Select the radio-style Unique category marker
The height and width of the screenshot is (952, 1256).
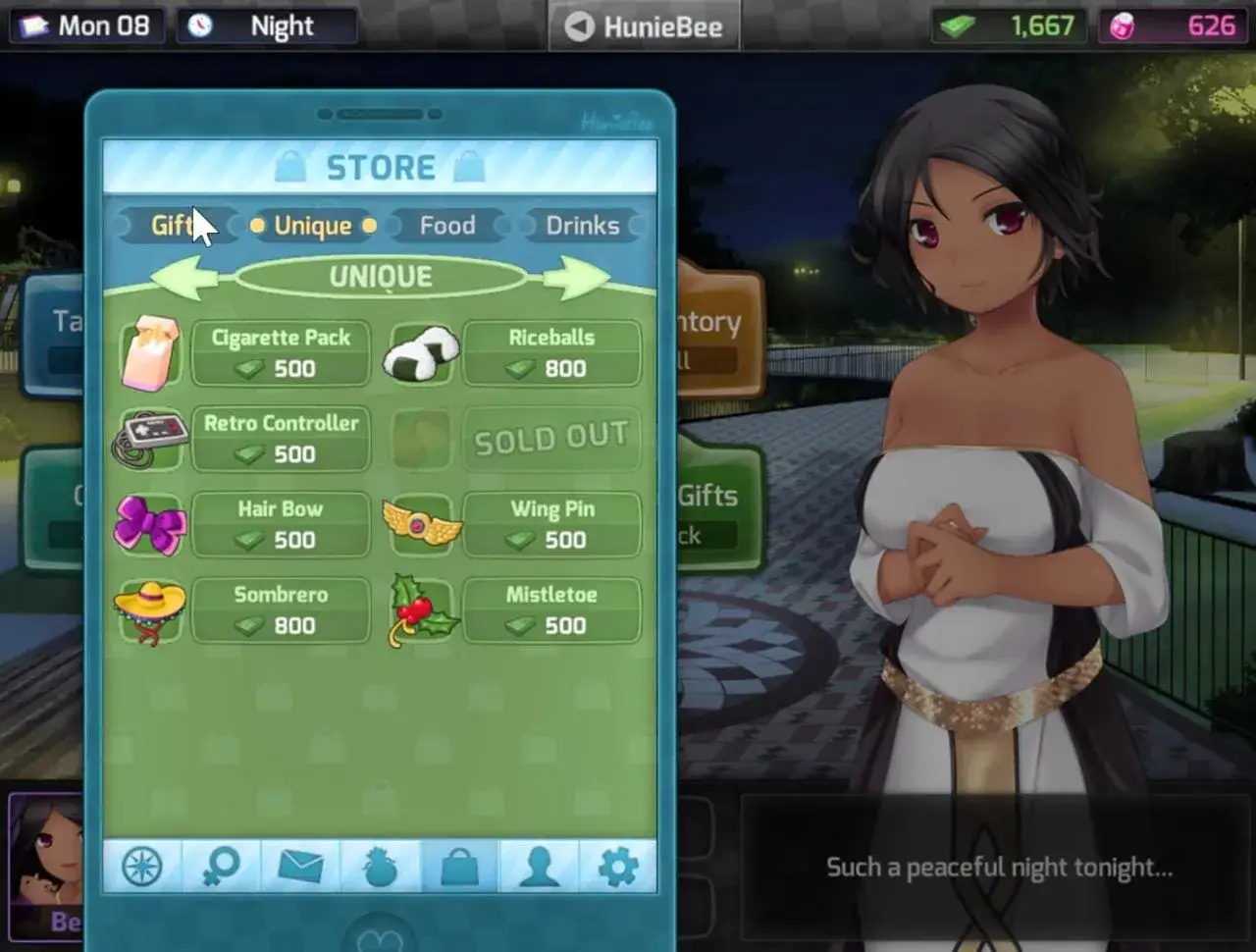coord(256,226)
